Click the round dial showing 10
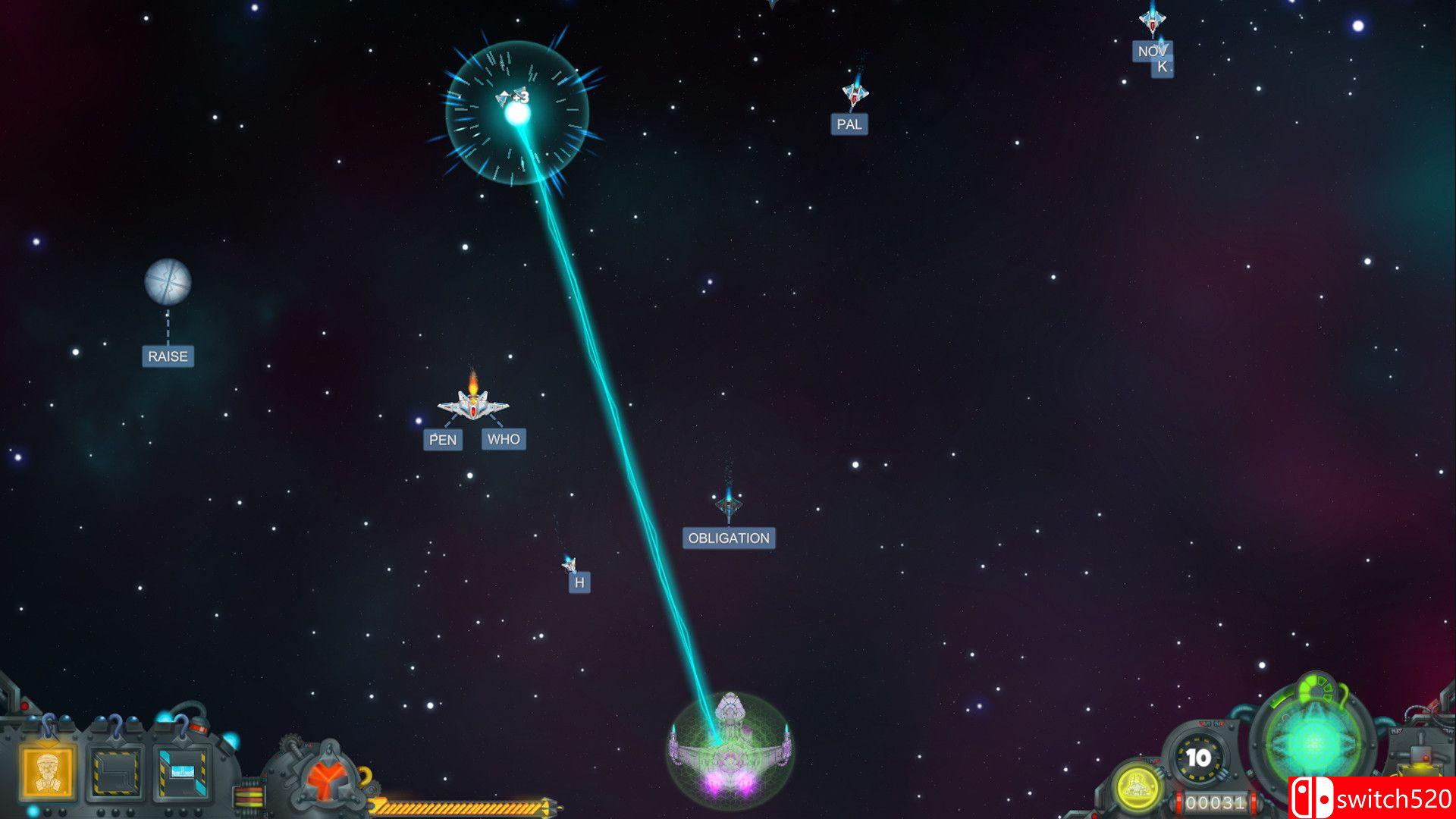This screenshot has width=1456, height=819. (1198, 757)
